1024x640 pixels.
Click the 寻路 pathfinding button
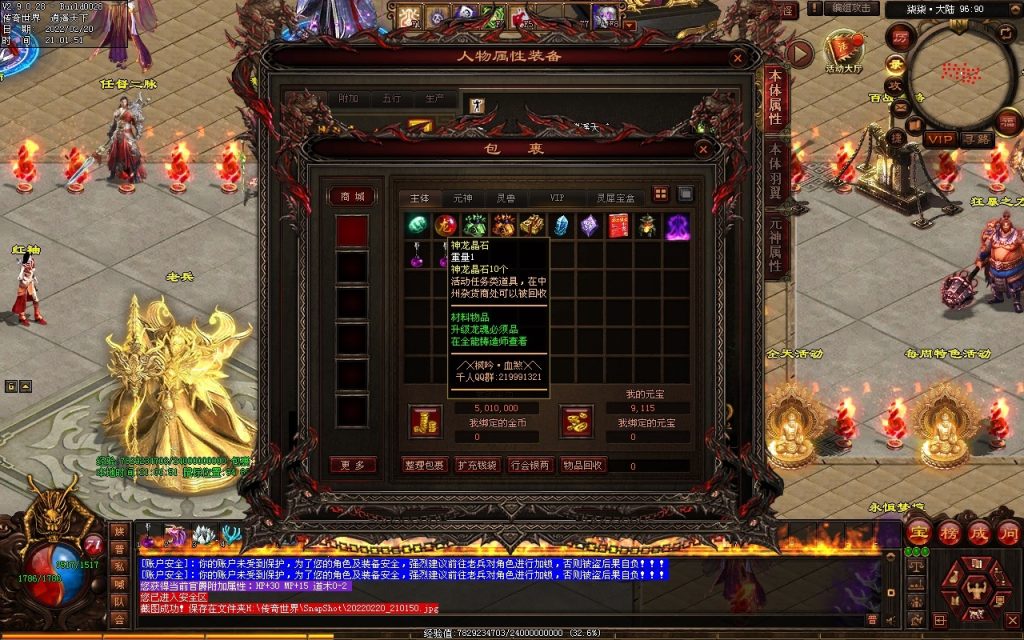[977, 139]
